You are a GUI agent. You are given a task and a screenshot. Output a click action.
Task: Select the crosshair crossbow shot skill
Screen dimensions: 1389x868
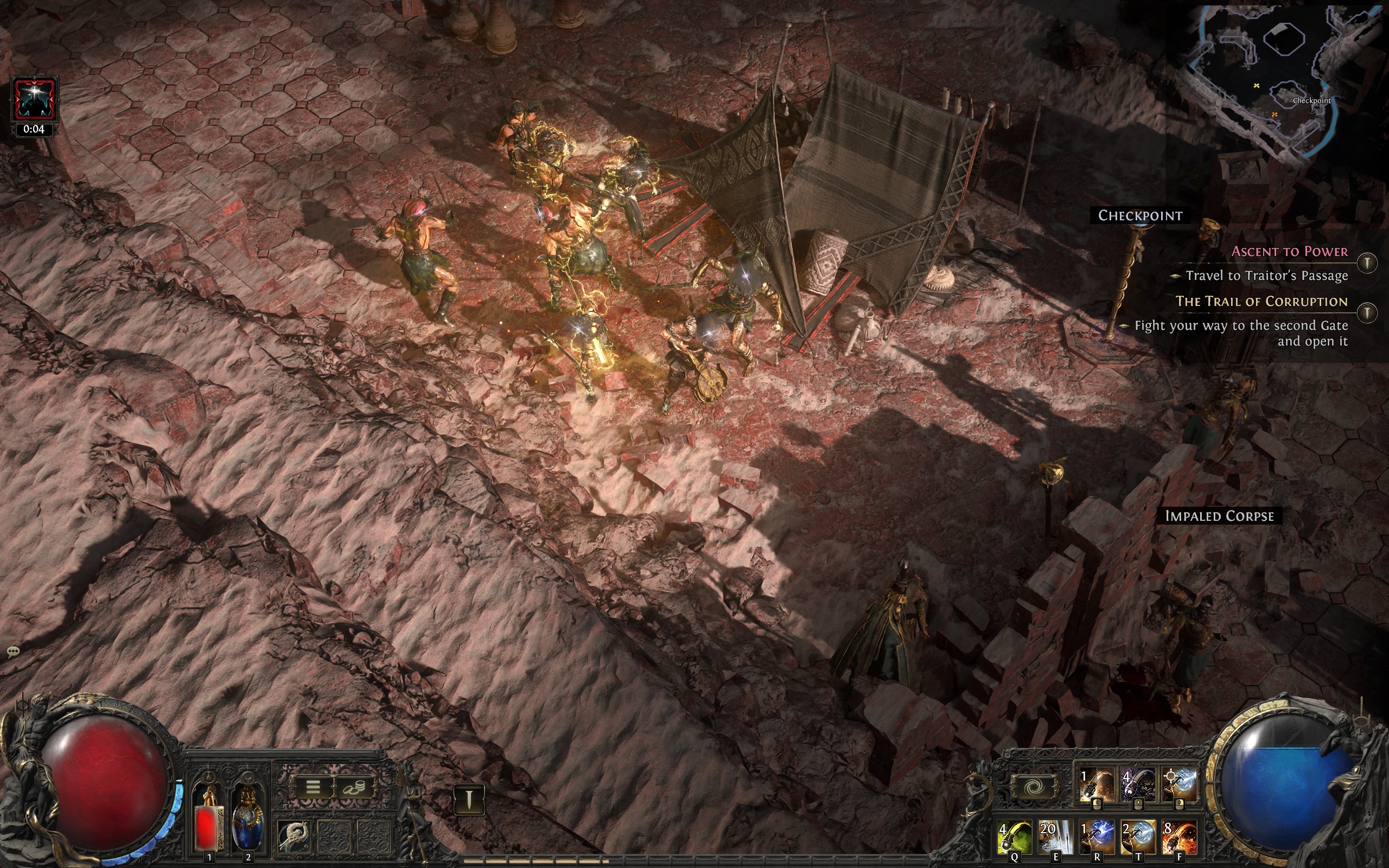(1179, 785)
